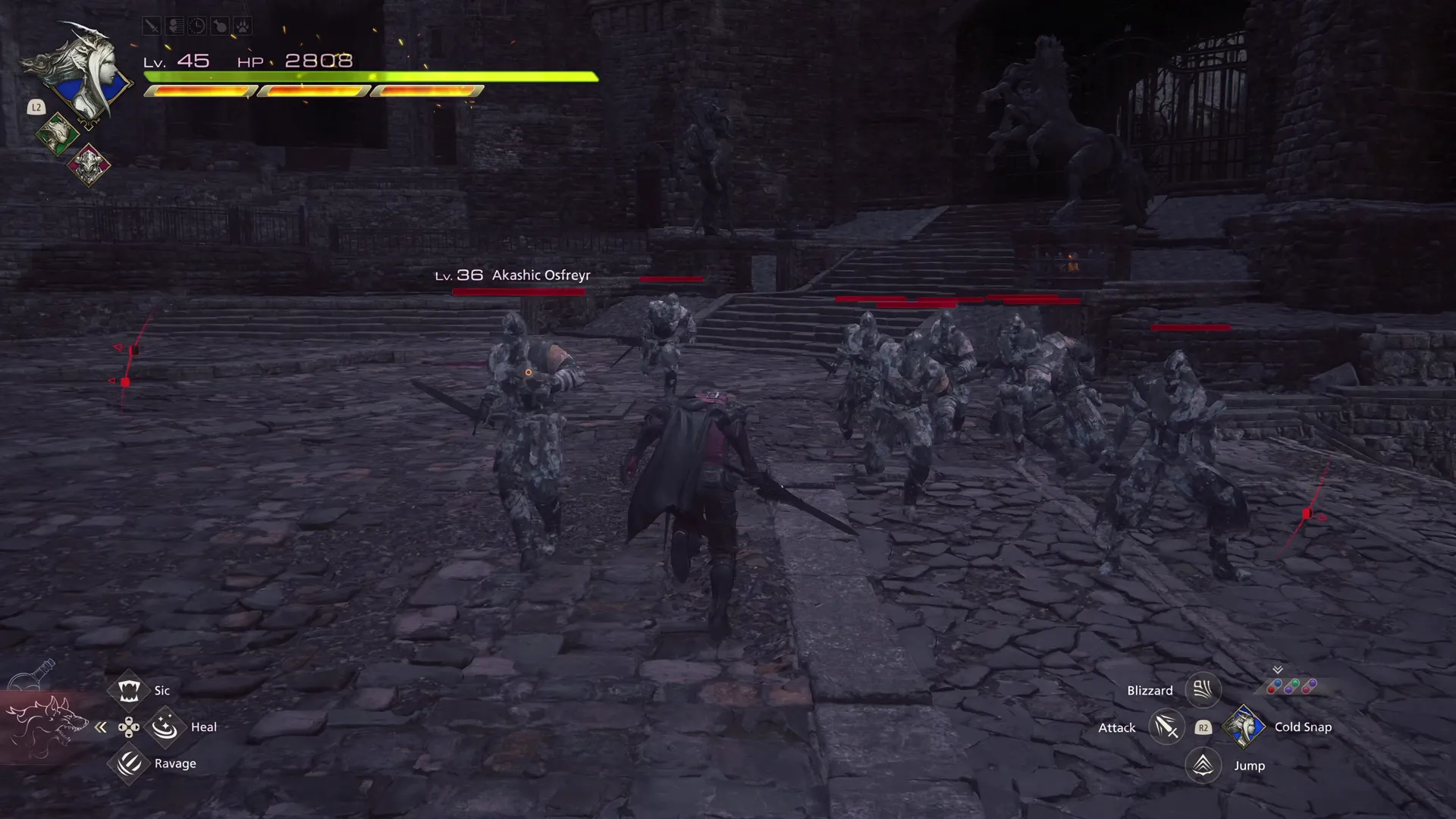
Task: Click the Shiva Cold Snap eikon icon
Action: [x=1245, y=726]
